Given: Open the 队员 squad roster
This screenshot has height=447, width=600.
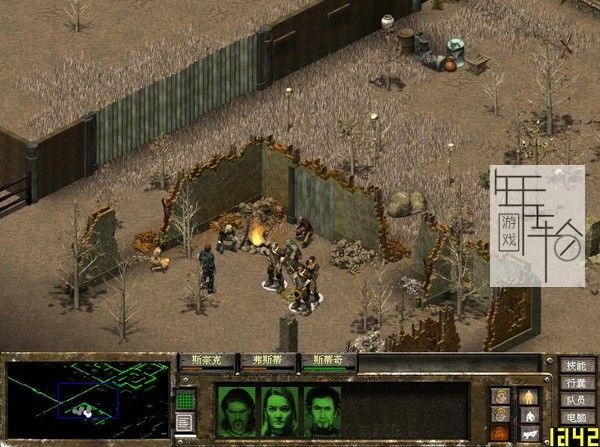Looking at the screenshot, I should coord(573,401).
